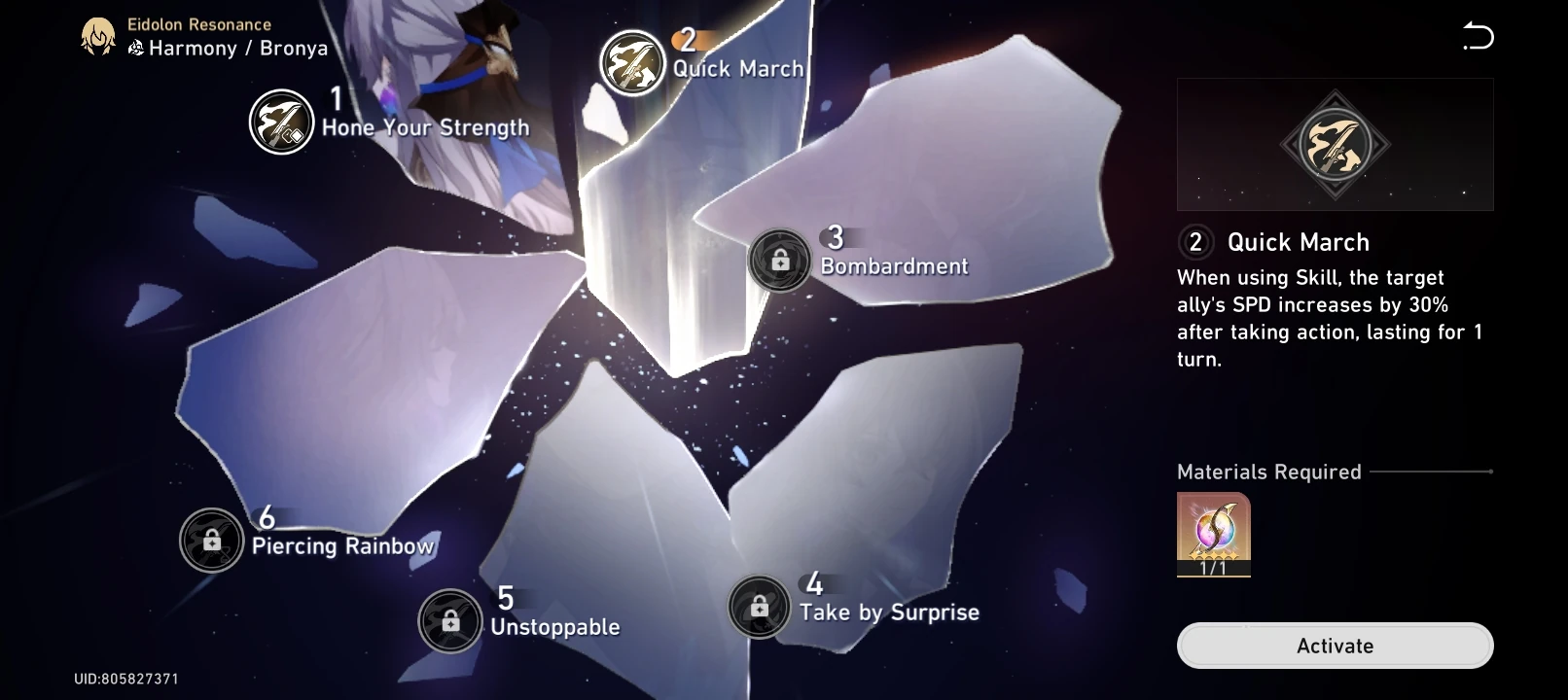This screenshot has width=1568, height=700.
Task: Select the Harmony / Bronya header label
Action: (x=229, y=48)
